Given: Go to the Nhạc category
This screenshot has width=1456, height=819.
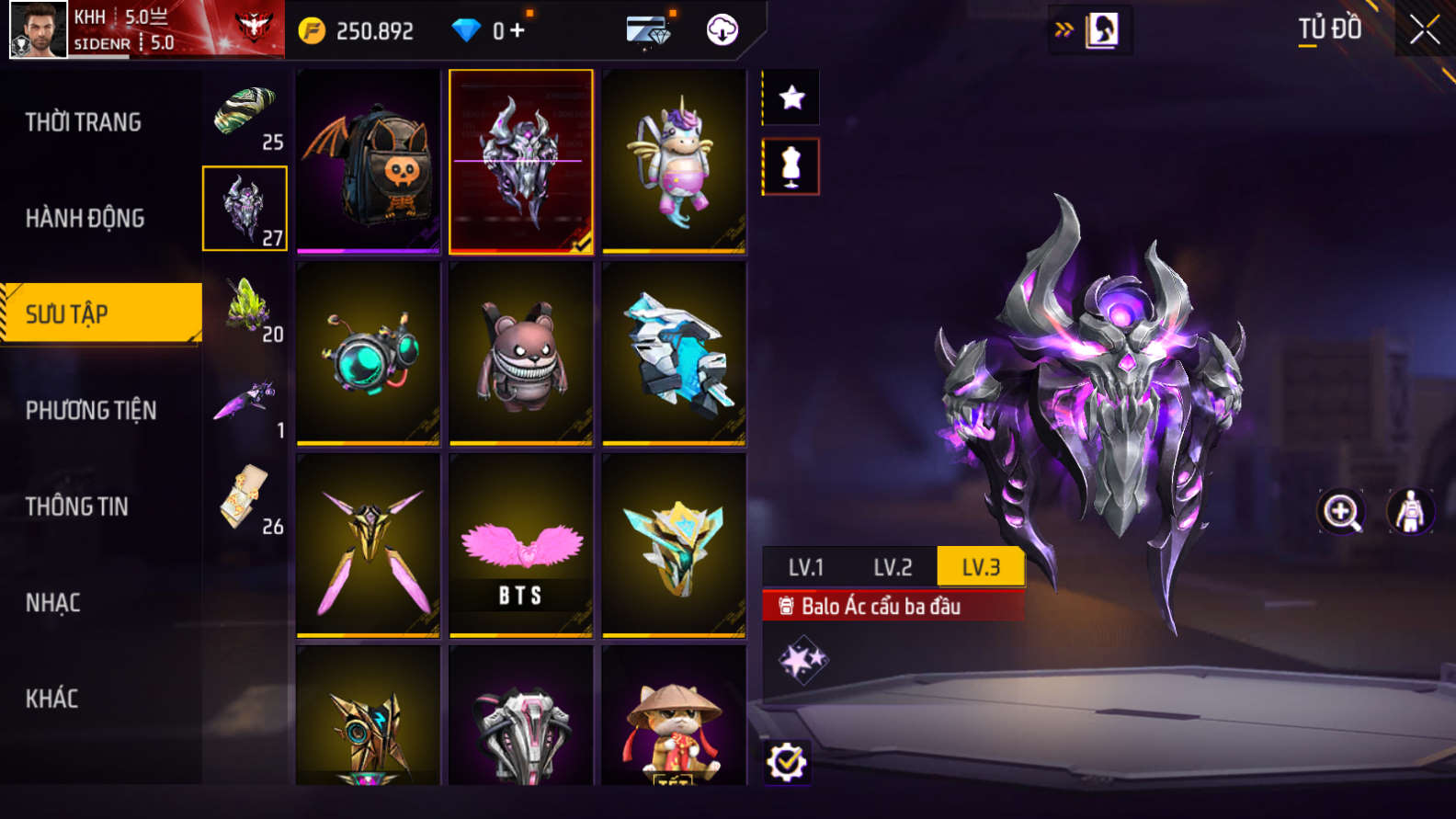Looking at the screenshot, I should pos(53,603).
